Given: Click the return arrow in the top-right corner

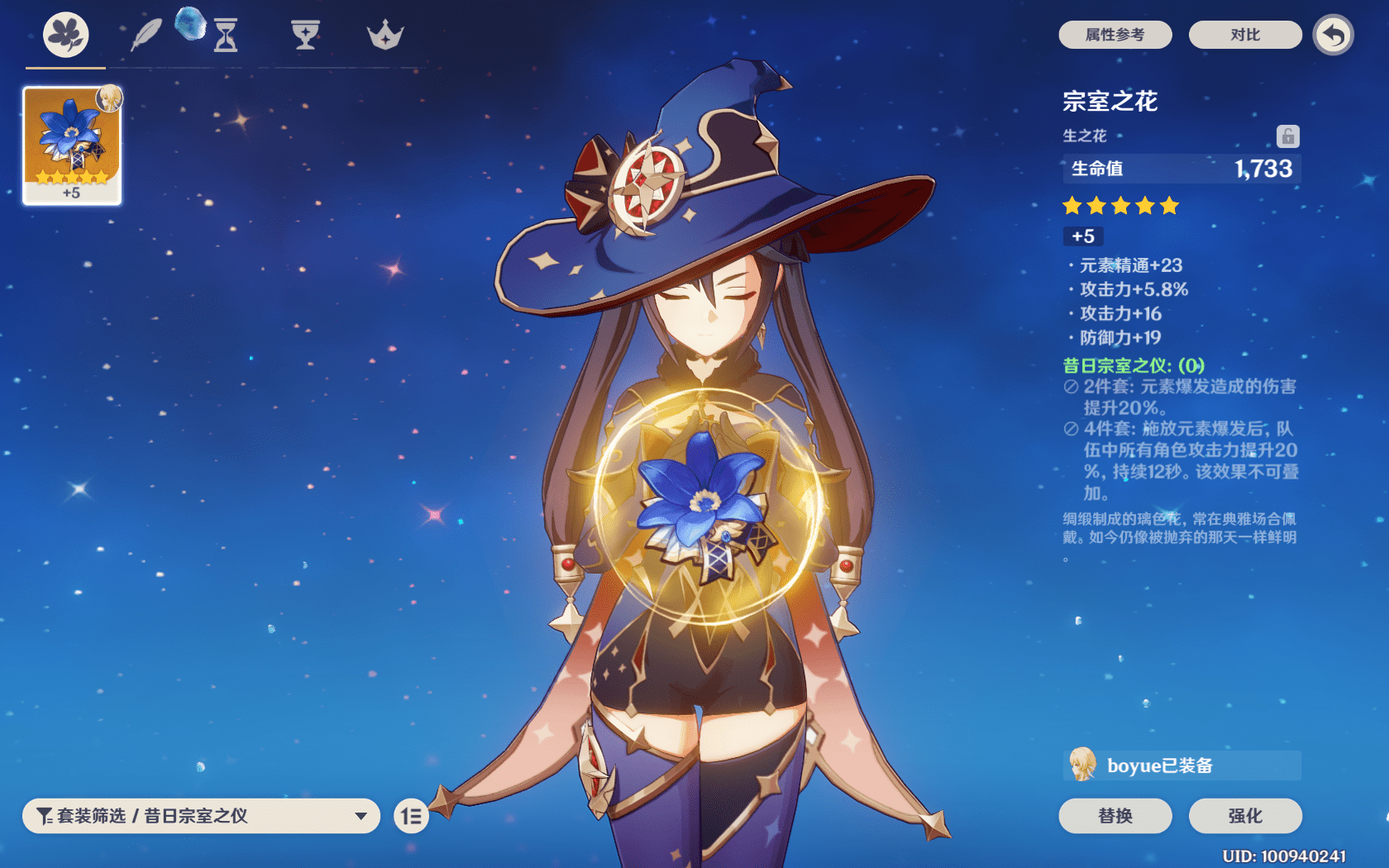Looking at the screenshot, I should [1333, 36].
